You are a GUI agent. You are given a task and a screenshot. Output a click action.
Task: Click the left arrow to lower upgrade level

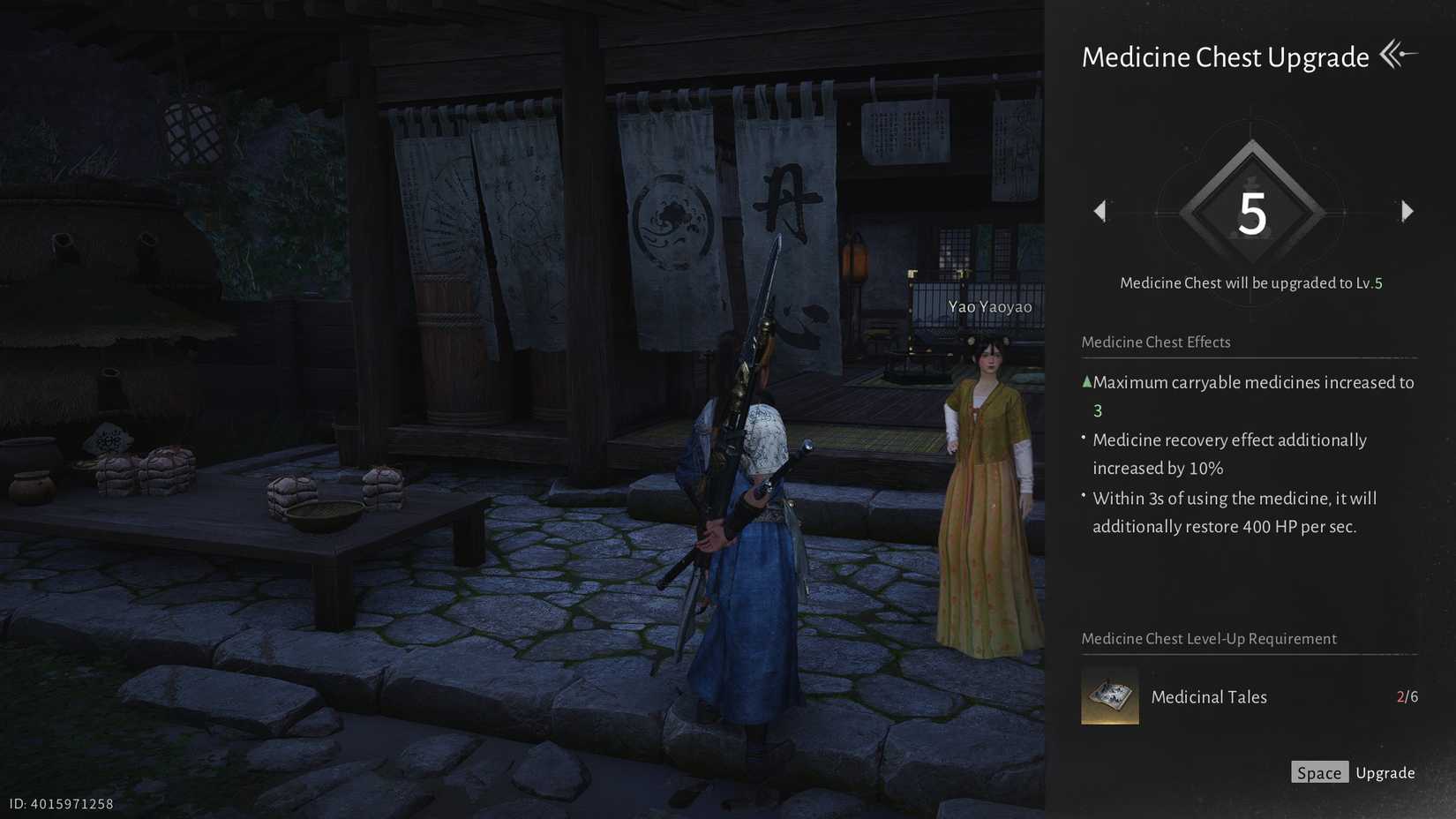tap(1100, 211)
